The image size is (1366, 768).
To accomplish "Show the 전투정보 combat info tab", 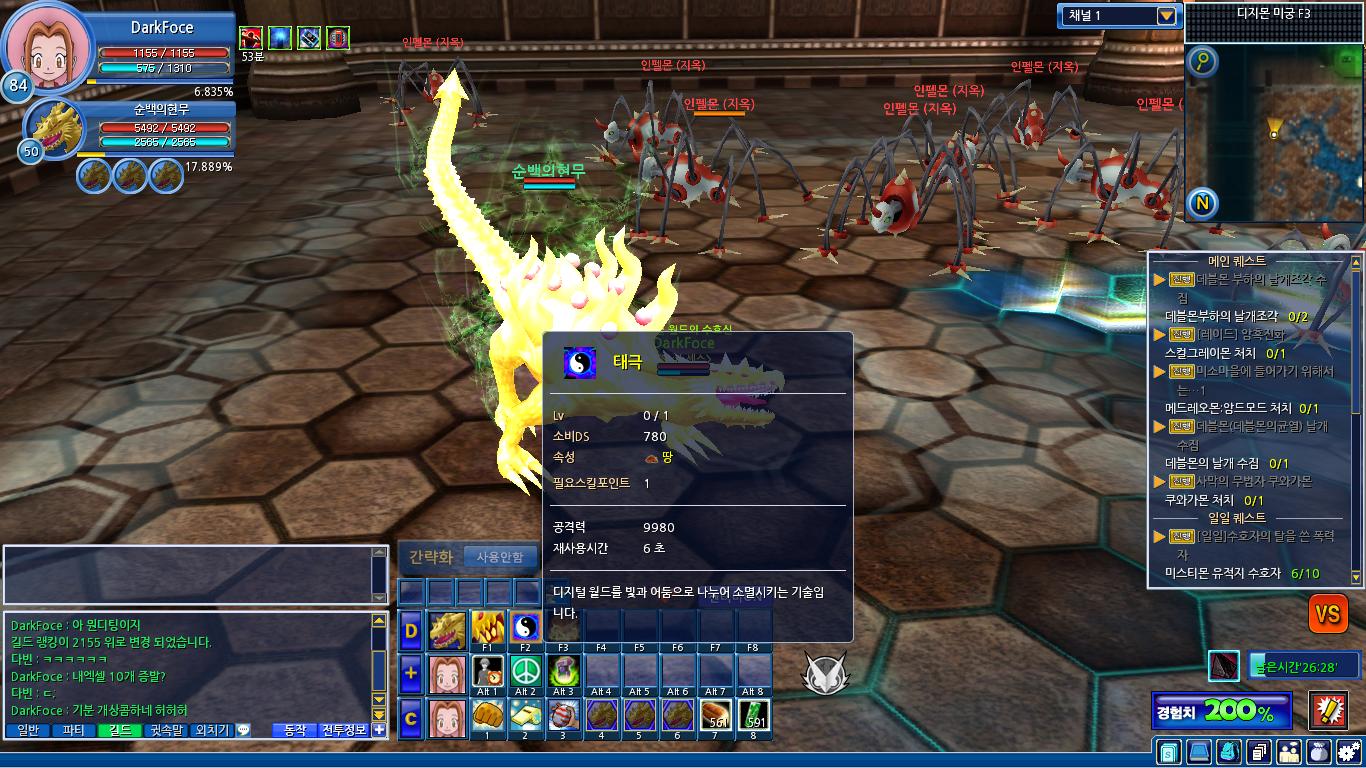I will pos(344,731).
